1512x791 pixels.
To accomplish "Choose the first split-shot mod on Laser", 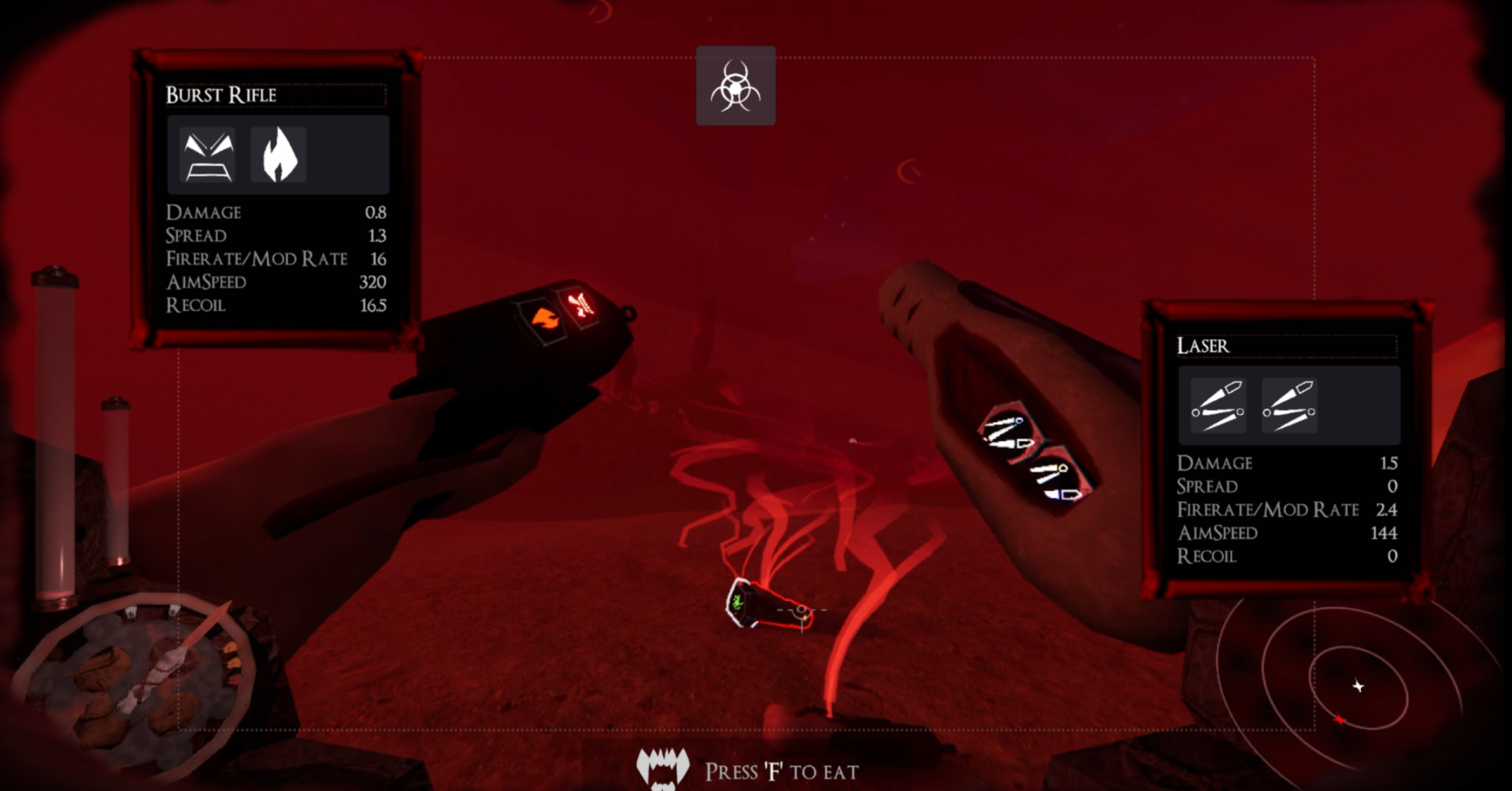I will pyautogui.click(x=1218, y=406).
